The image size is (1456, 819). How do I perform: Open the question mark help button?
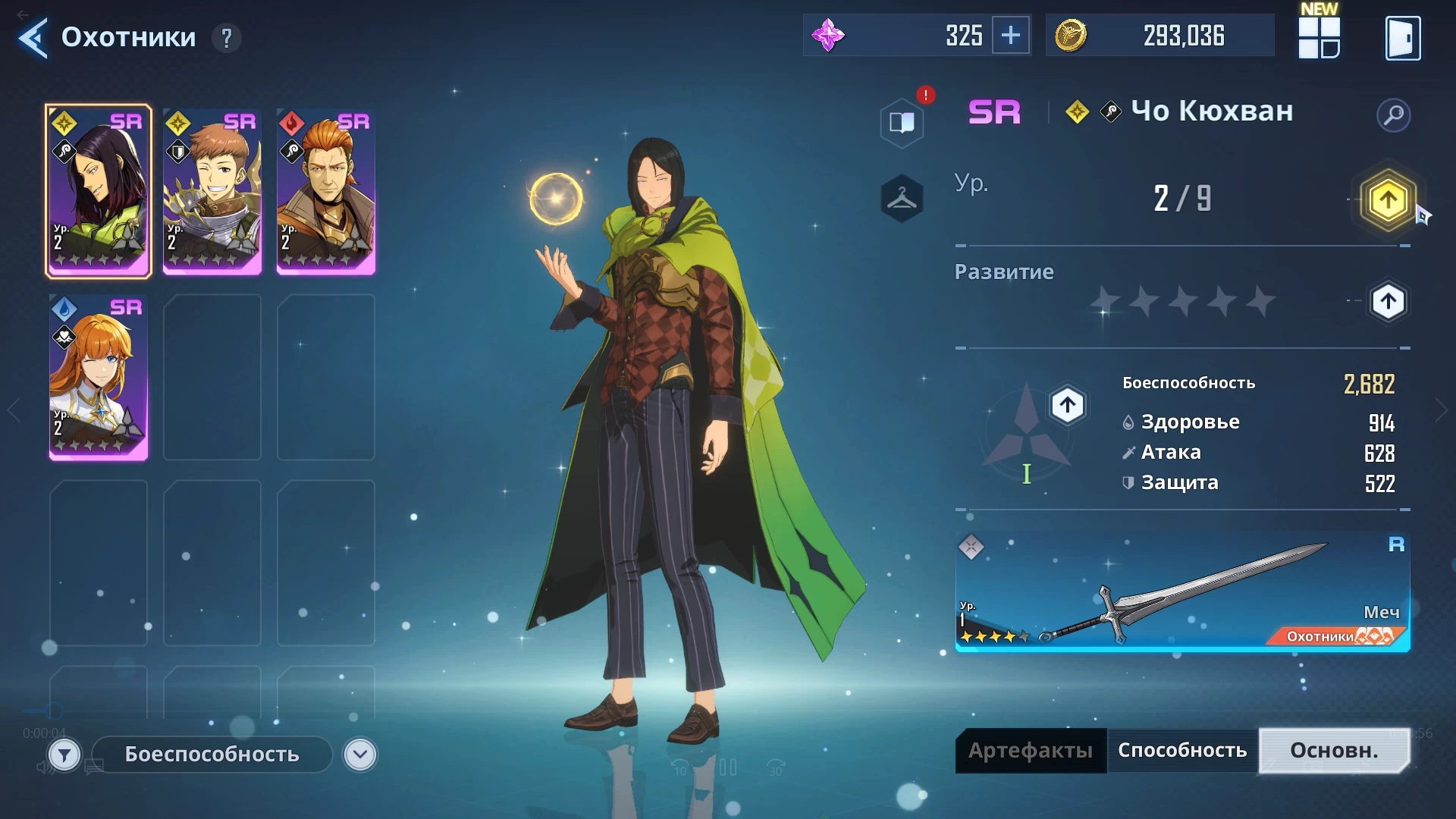[226, 37]
